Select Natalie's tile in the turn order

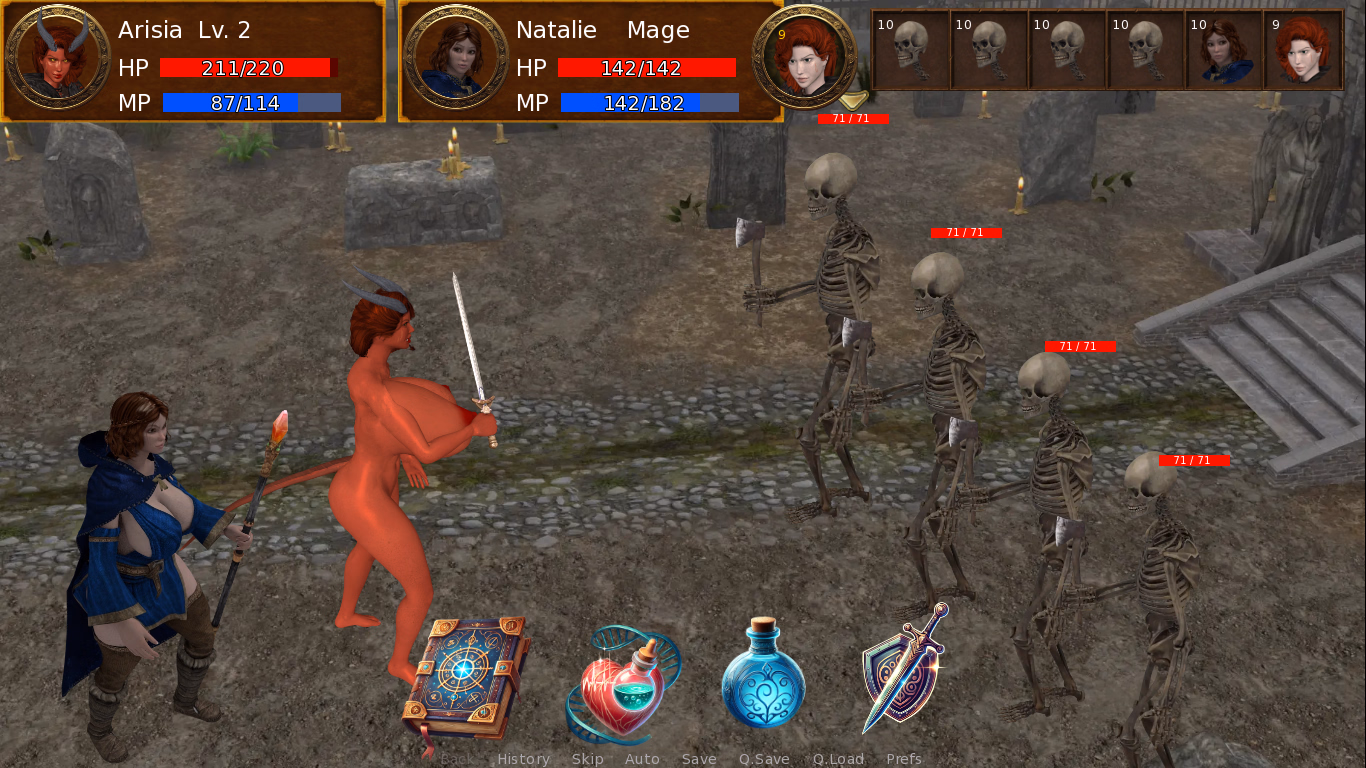[x=1224, y=50]
